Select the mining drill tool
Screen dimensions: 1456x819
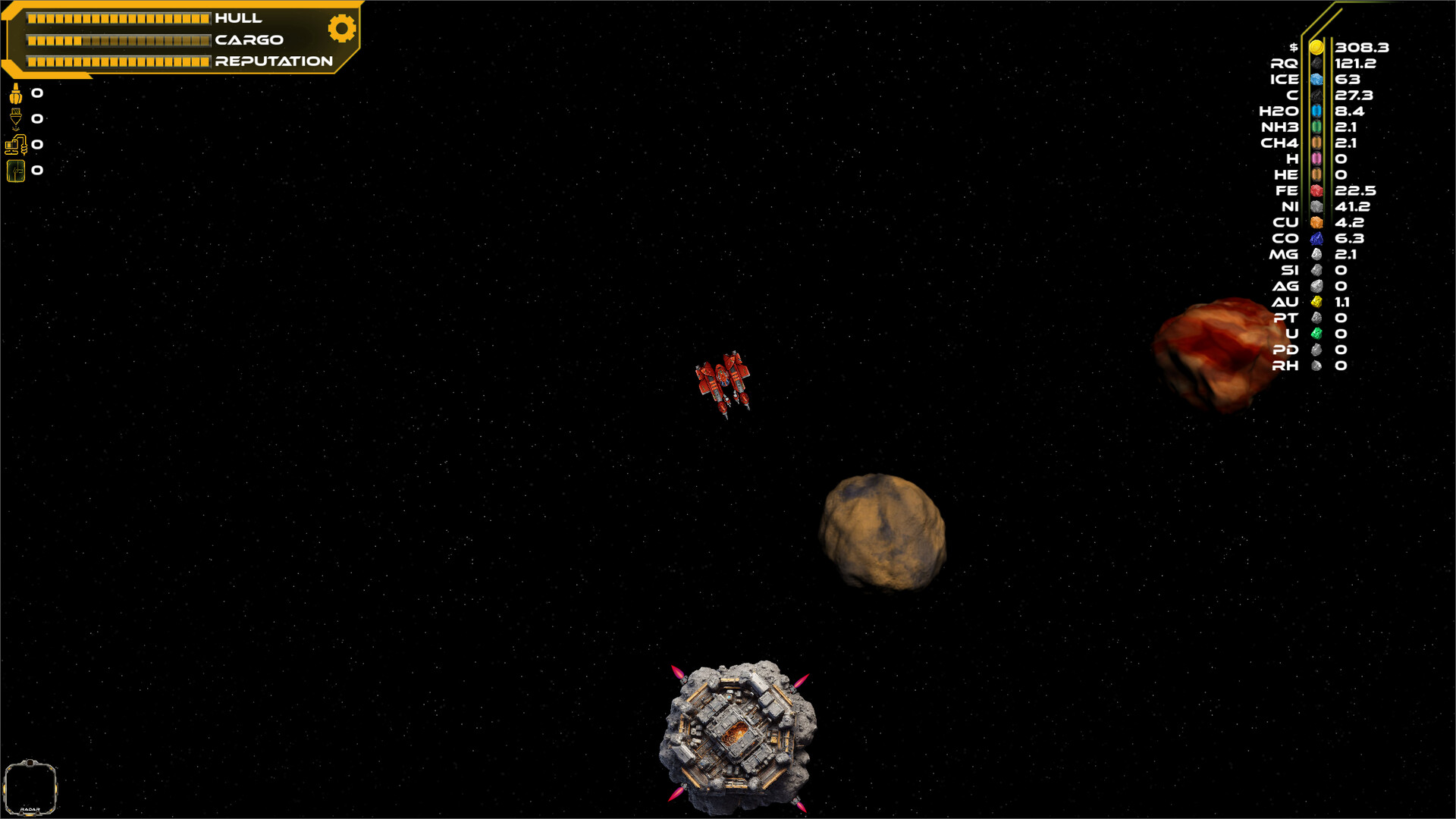point(15,118)
